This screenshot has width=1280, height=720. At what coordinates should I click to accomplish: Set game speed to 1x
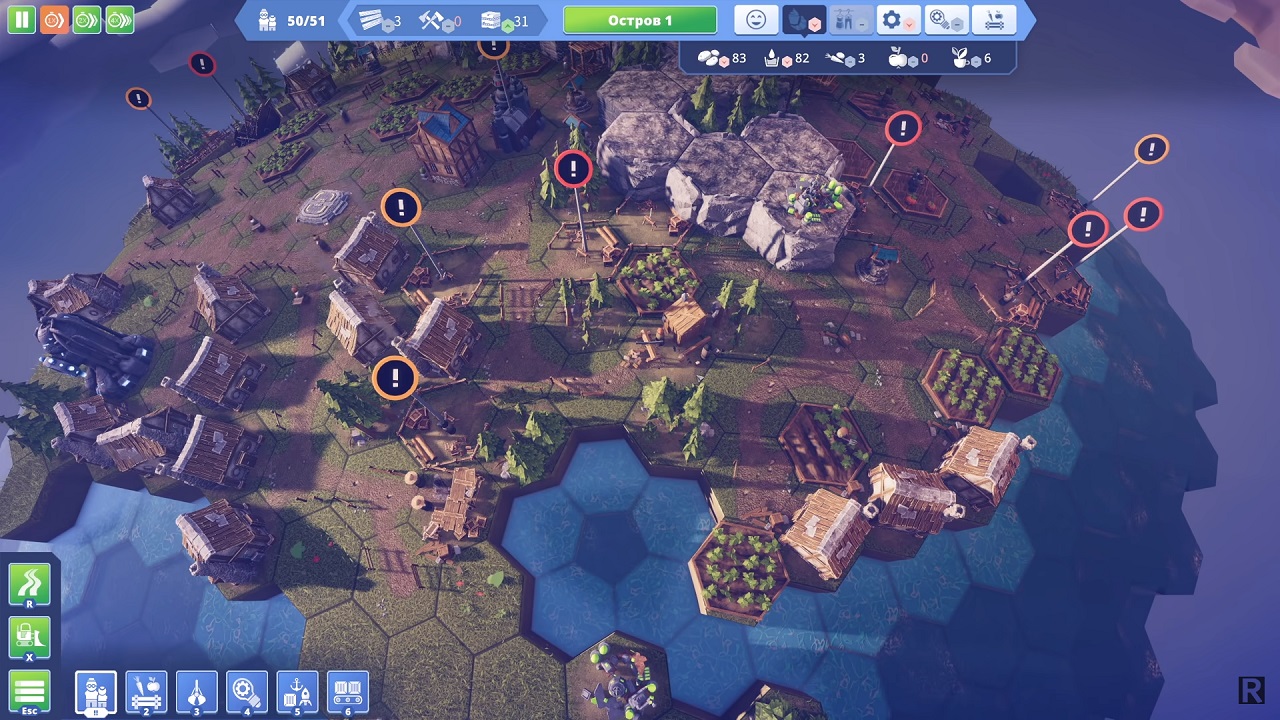[54, 19]
